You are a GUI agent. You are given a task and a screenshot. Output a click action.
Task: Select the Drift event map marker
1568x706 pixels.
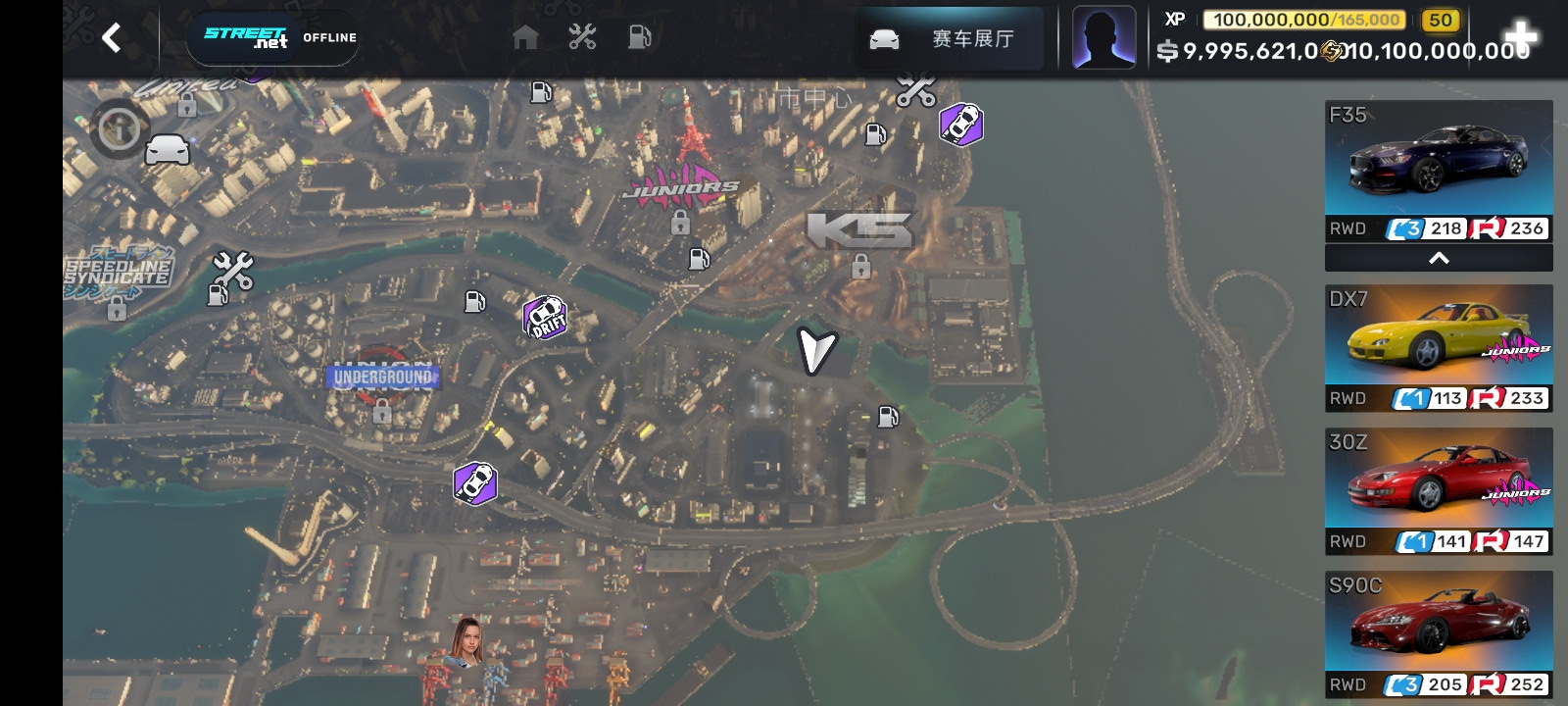(x=546, y=317)
